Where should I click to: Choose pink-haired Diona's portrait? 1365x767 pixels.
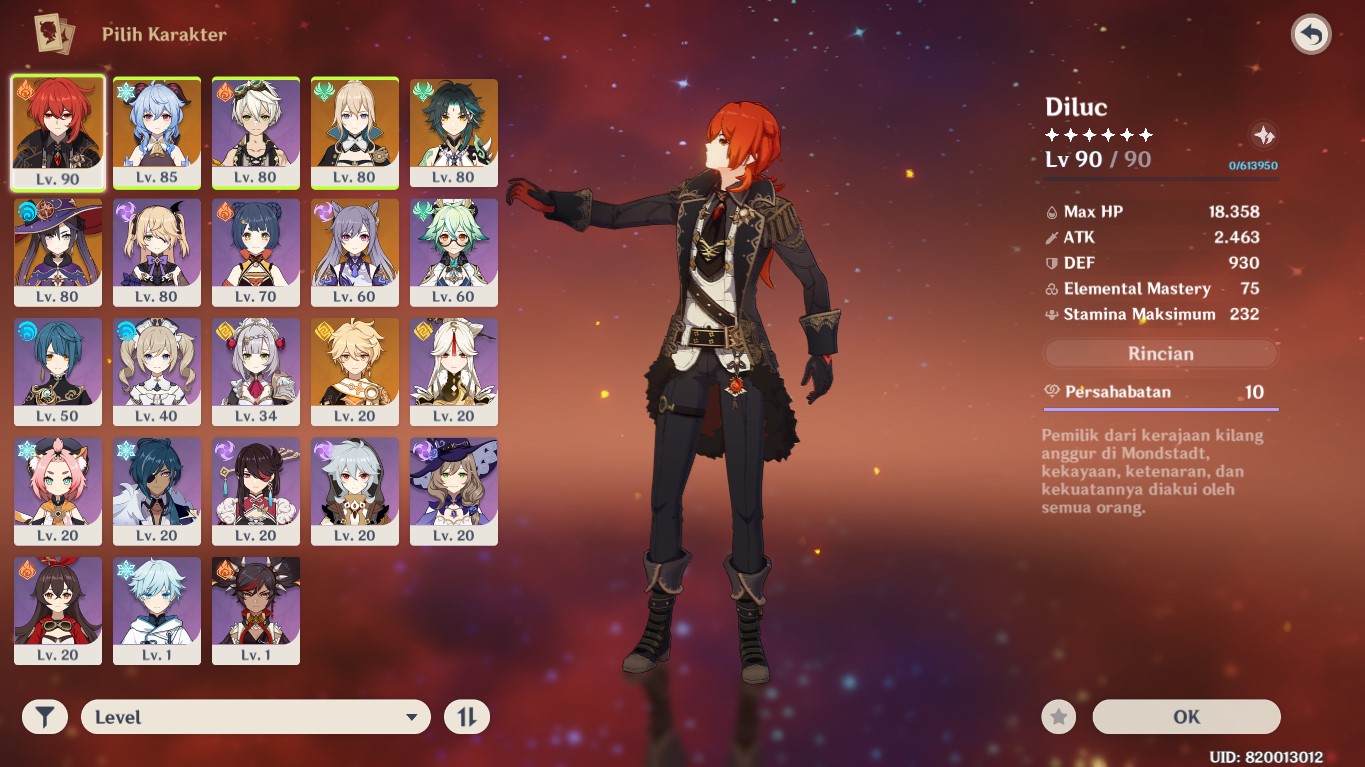tap(58, 491)
